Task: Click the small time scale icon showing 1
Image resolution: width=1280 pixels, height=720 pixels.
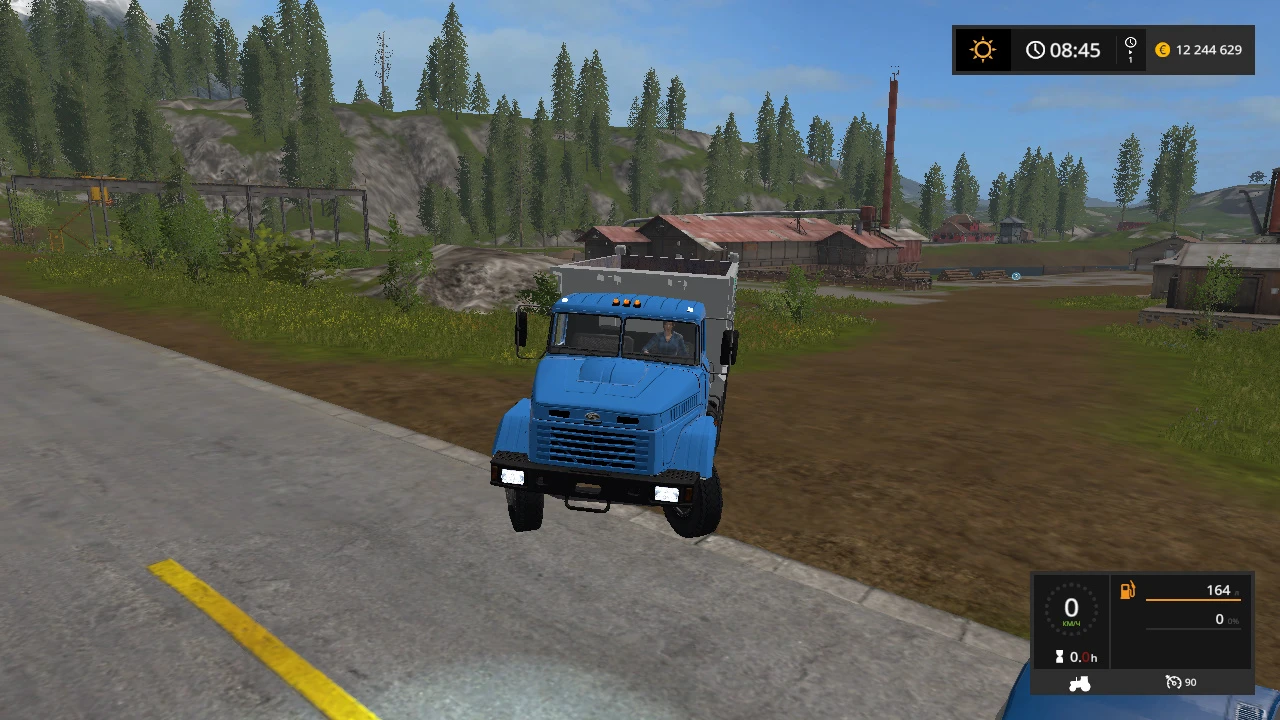Action: (1130, 49)
